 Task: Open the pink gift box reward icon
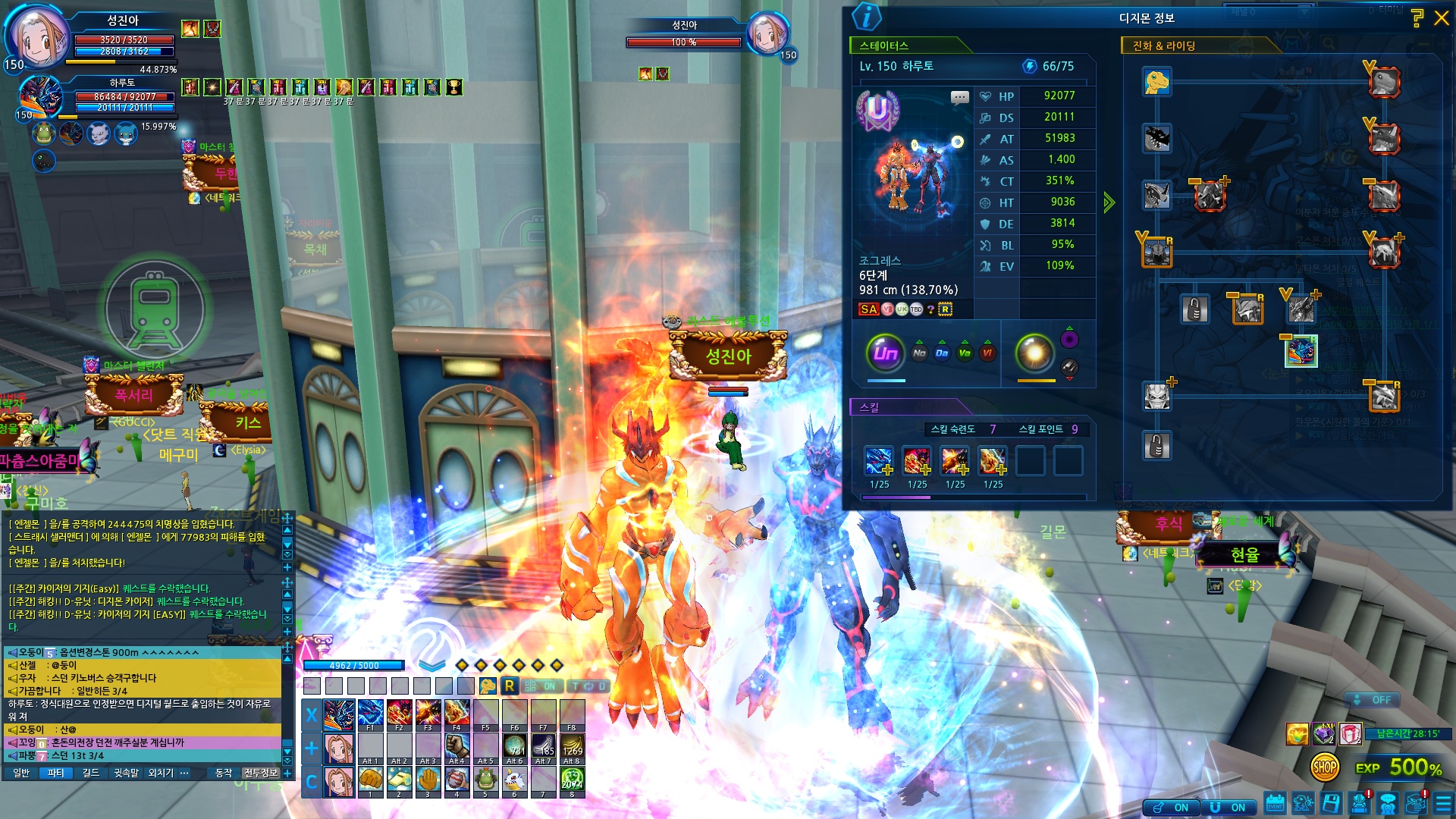[1350, 733]
